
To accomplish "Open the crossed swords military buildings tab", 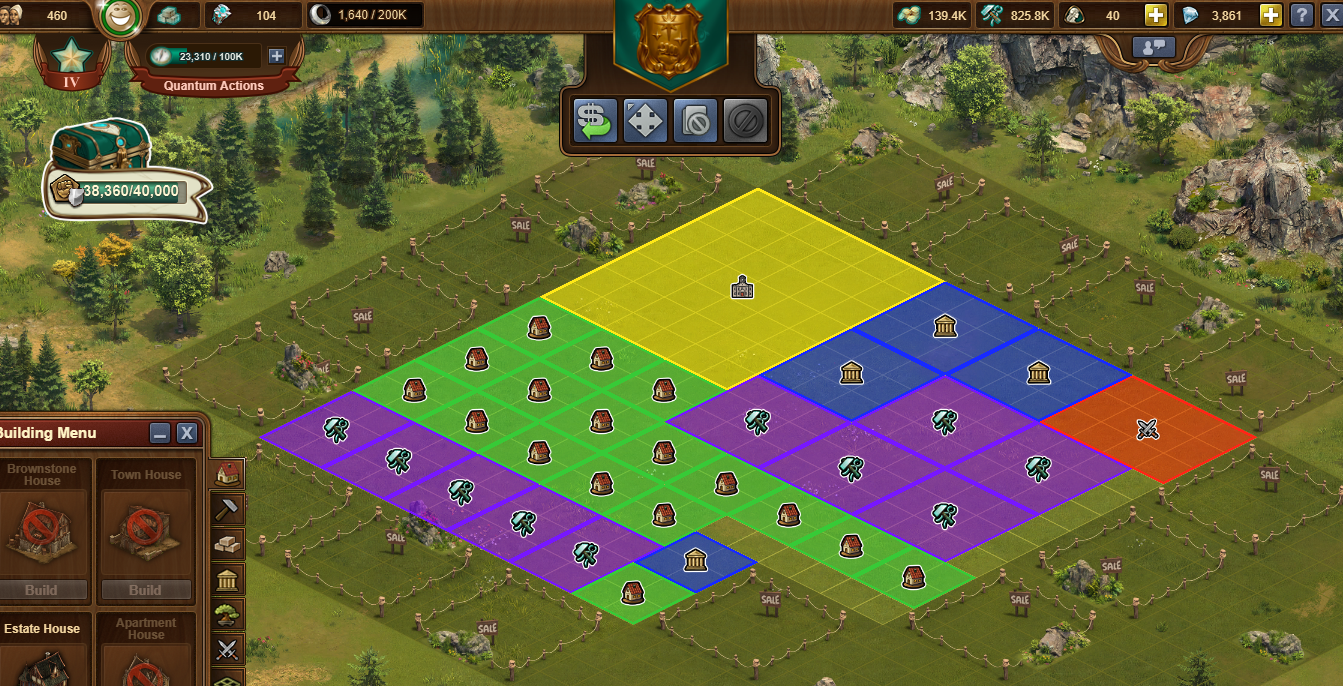I will 229,649.
